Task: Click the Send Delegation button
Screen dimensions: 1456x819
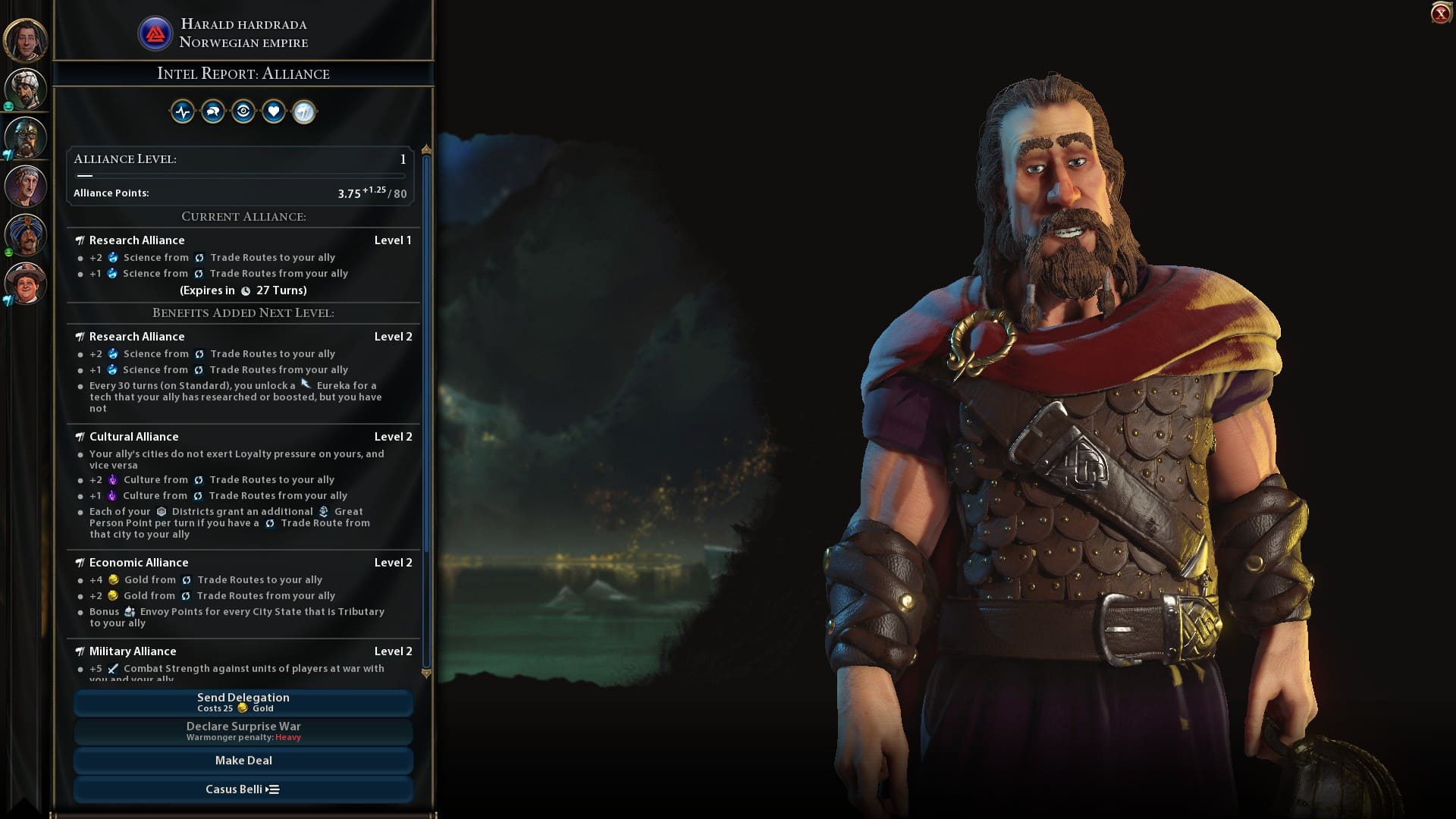Action: click(x=243, y=702)
